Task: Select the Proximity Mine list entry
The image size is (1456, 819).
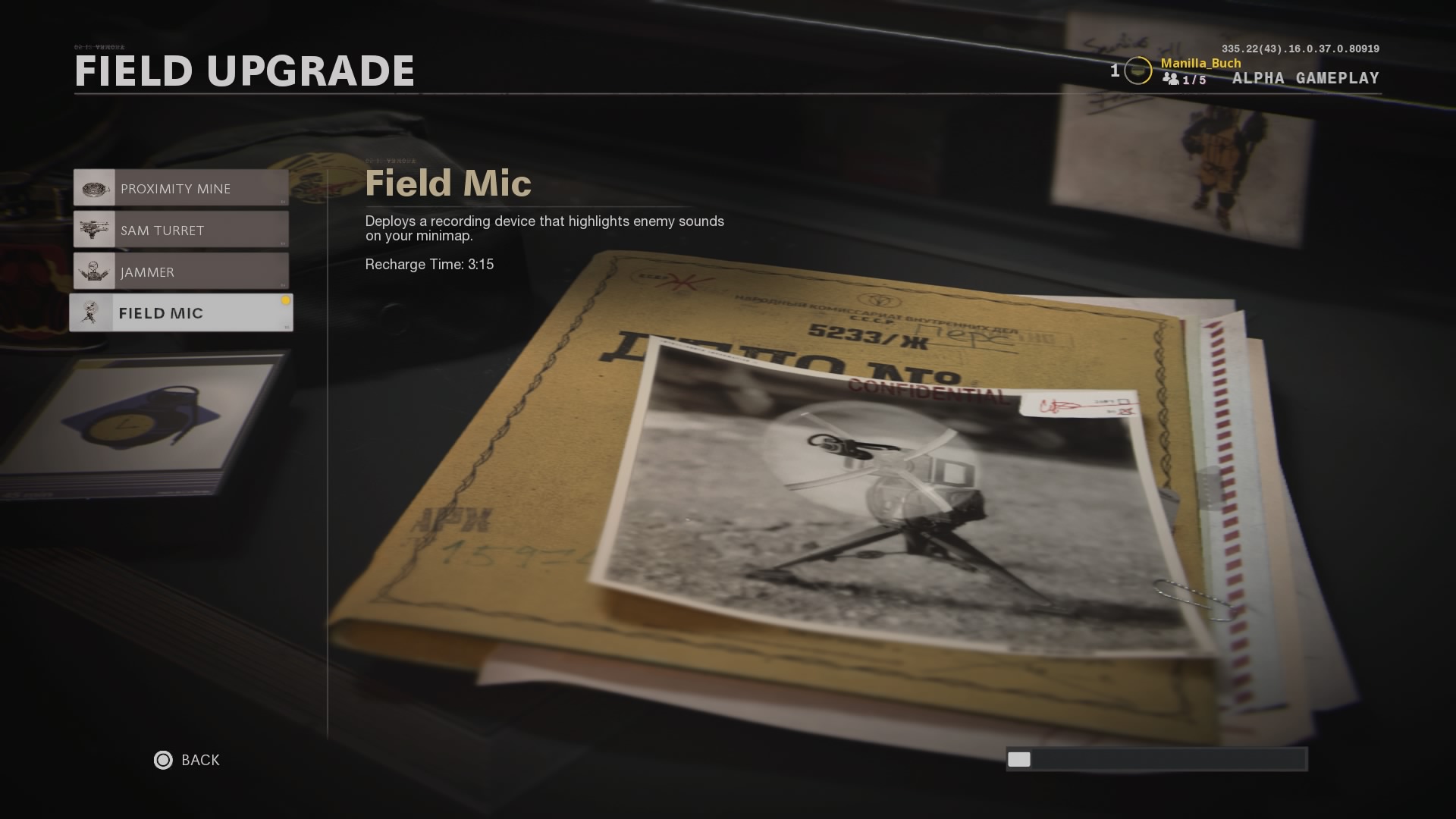Action: point(182,187)
